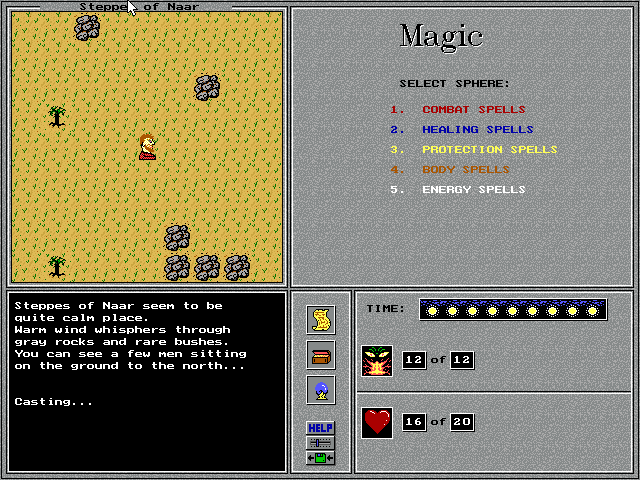The height and width of the screenshot is (480, 640).
Task: Select the Energy Spells option
Action: 473,190
